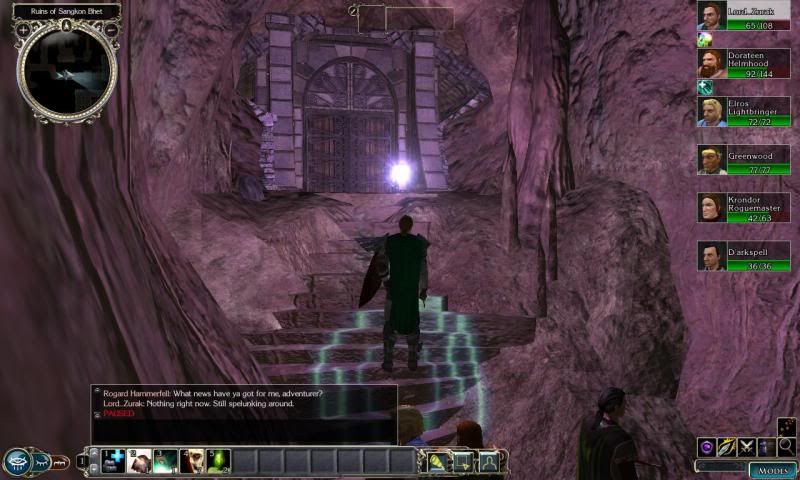Activate the magnifying glass search icon
This screenshot has width=800, height=480.
coord(786,447)
